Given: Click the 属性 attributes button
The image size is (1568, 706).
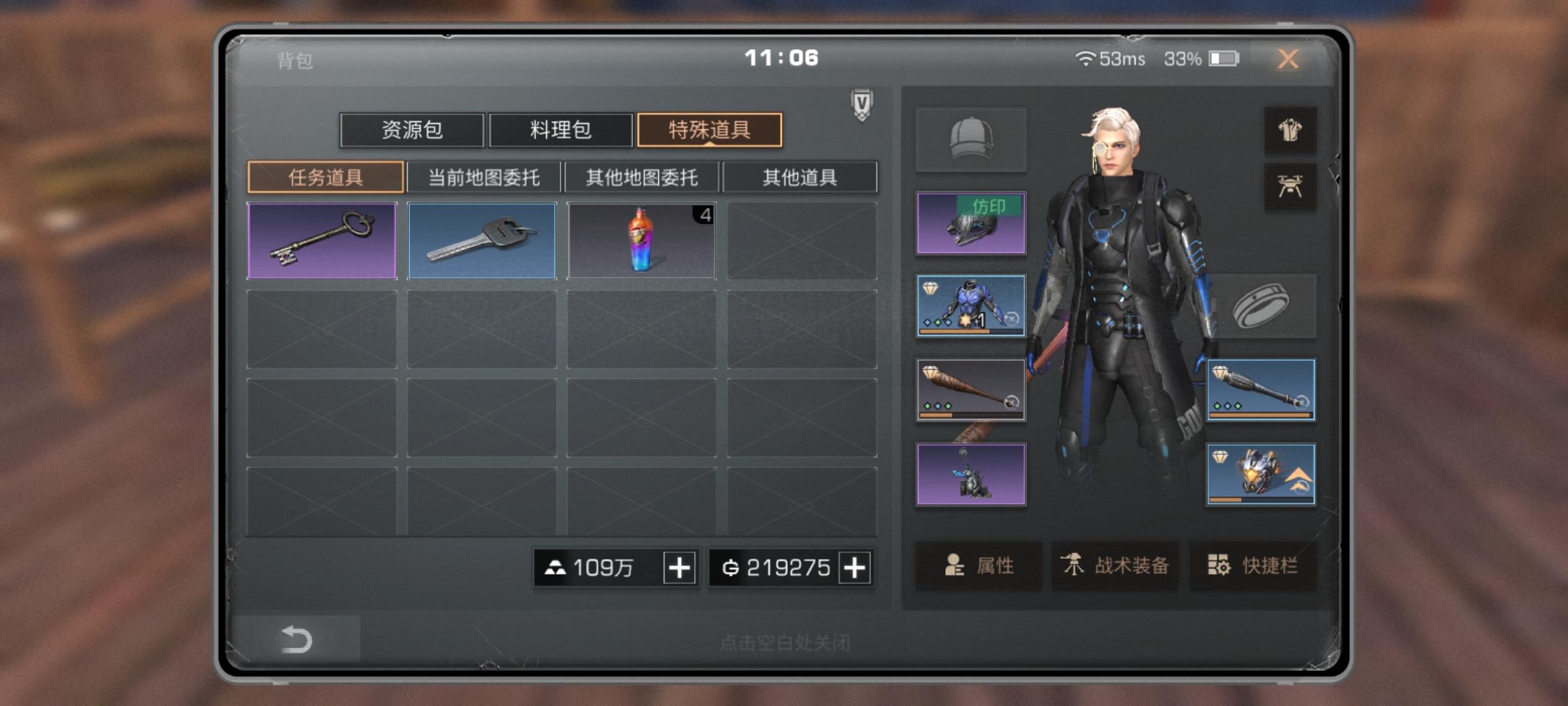Looking at the screenshot, I should coord(978,567).
